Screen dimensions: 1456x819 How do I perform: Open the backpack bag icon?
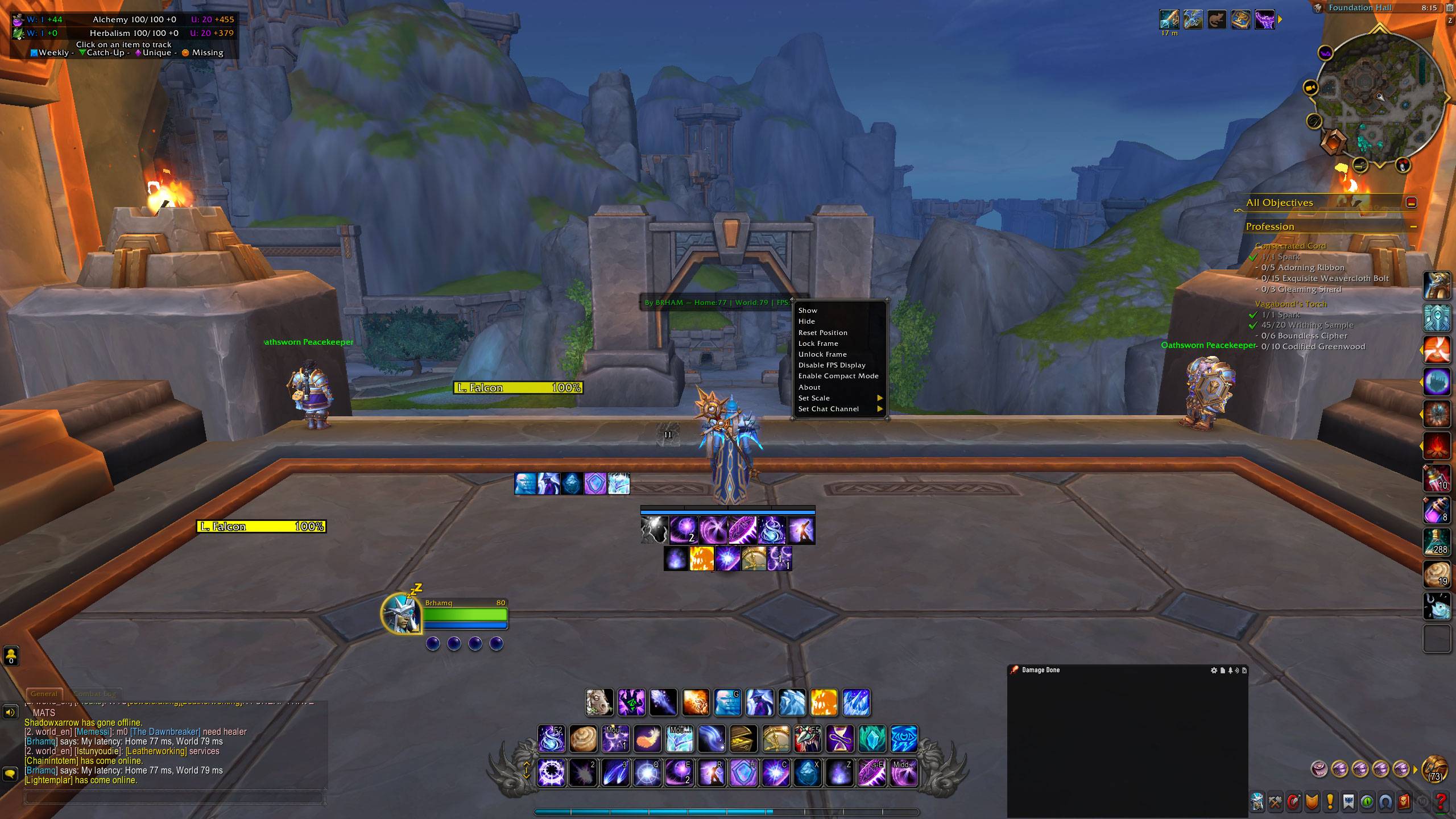(x=1434, y=770)
